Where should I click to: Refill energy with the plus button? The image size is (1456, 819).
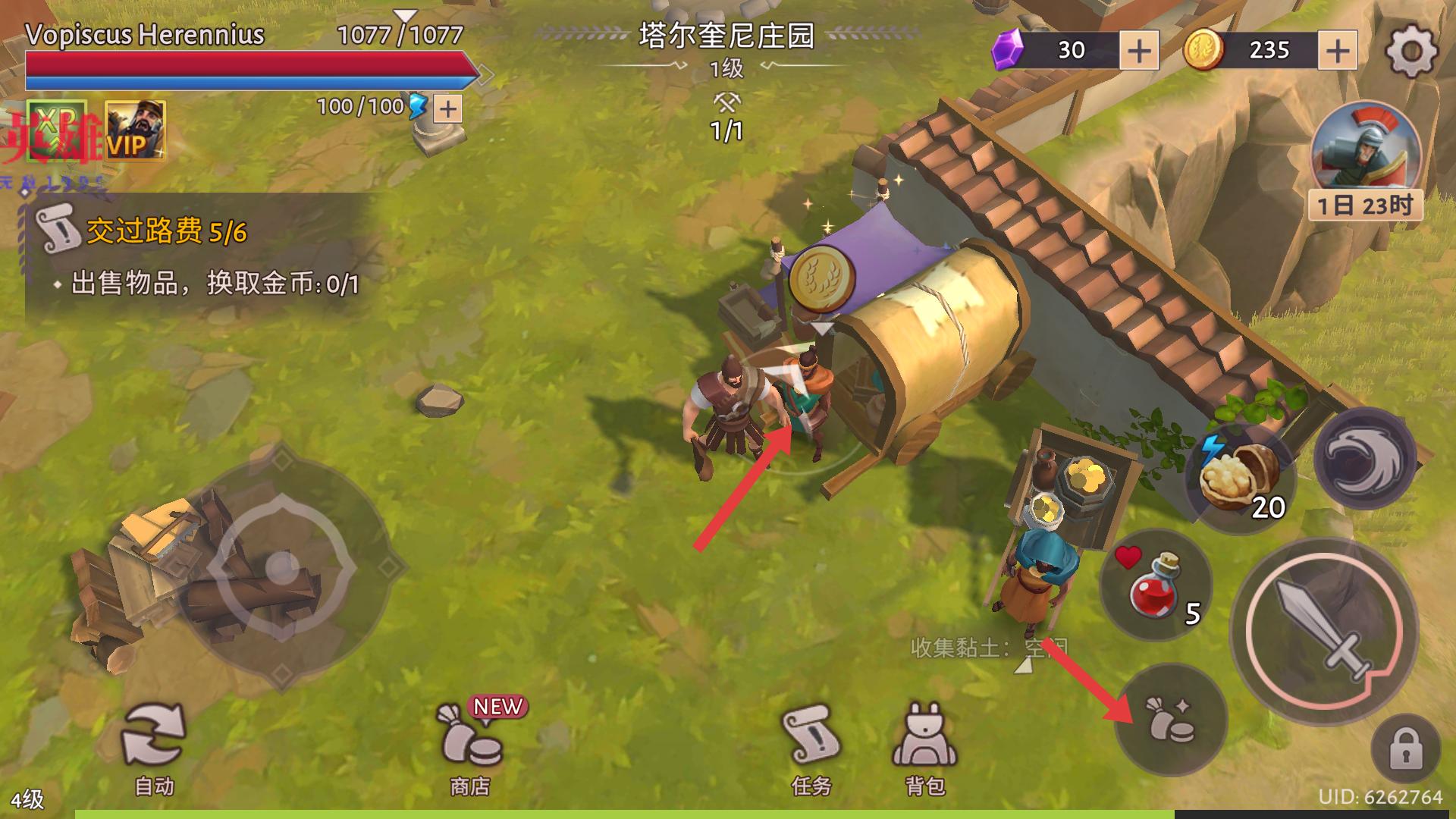[448, 109]
